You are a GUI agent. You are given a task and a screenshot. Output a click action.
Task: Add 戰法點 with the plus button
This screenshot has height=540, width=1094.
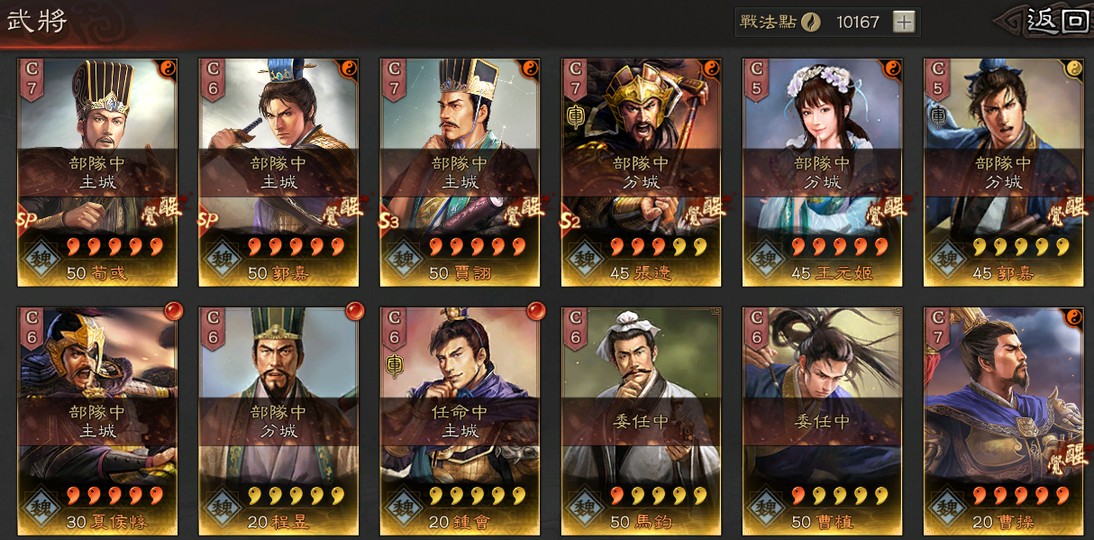pyautogui.click(x=904, y=22)
